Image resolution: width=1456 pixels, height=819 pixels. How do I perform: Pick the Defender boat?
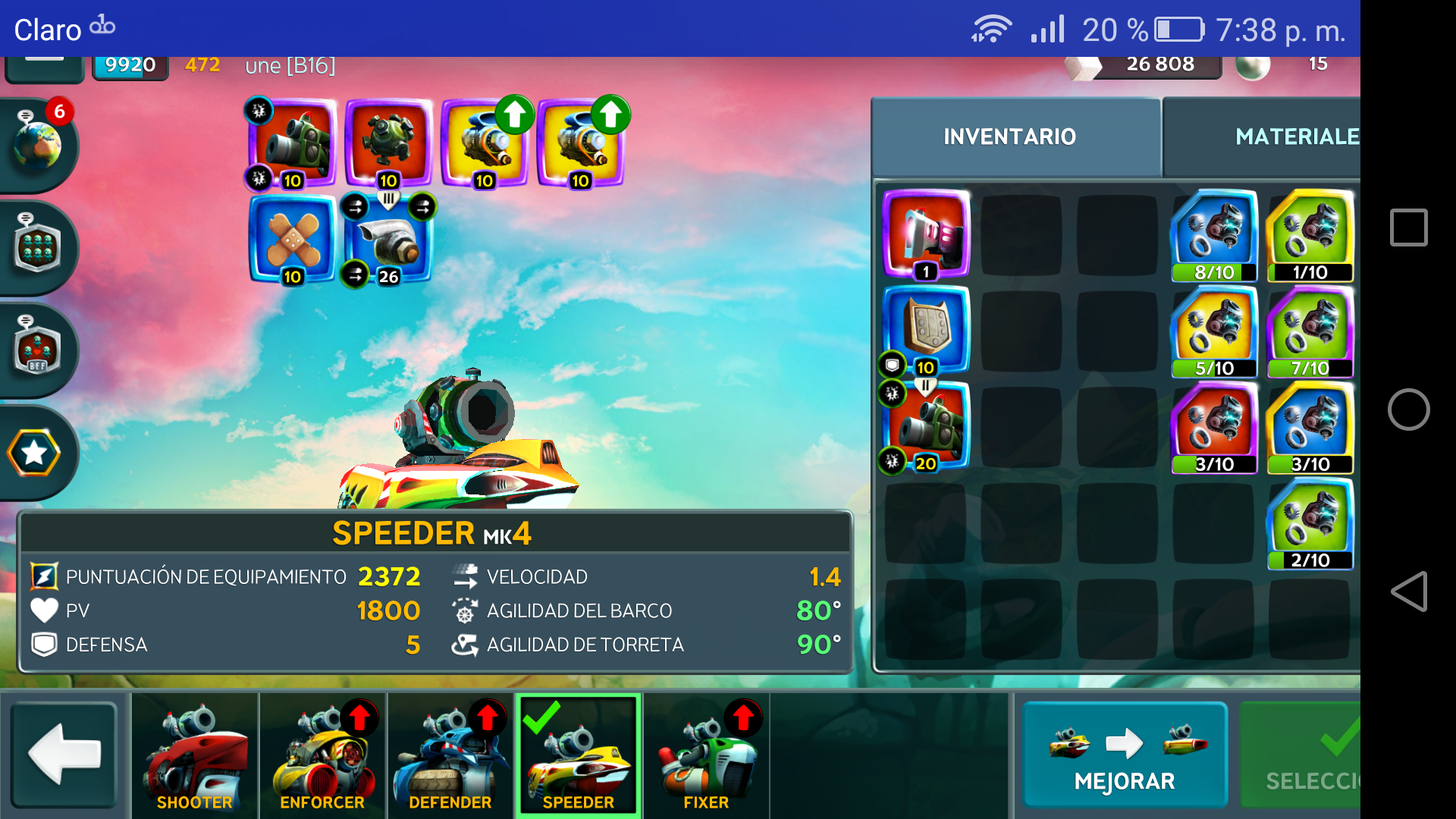pos(450,756)
